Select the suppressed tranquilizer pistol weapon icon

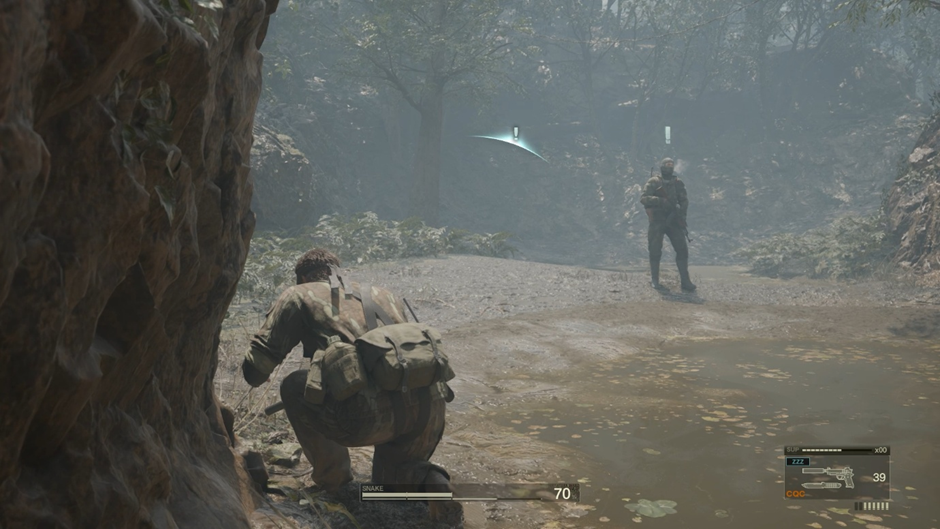pyautogui.click(x=832, y=472)
